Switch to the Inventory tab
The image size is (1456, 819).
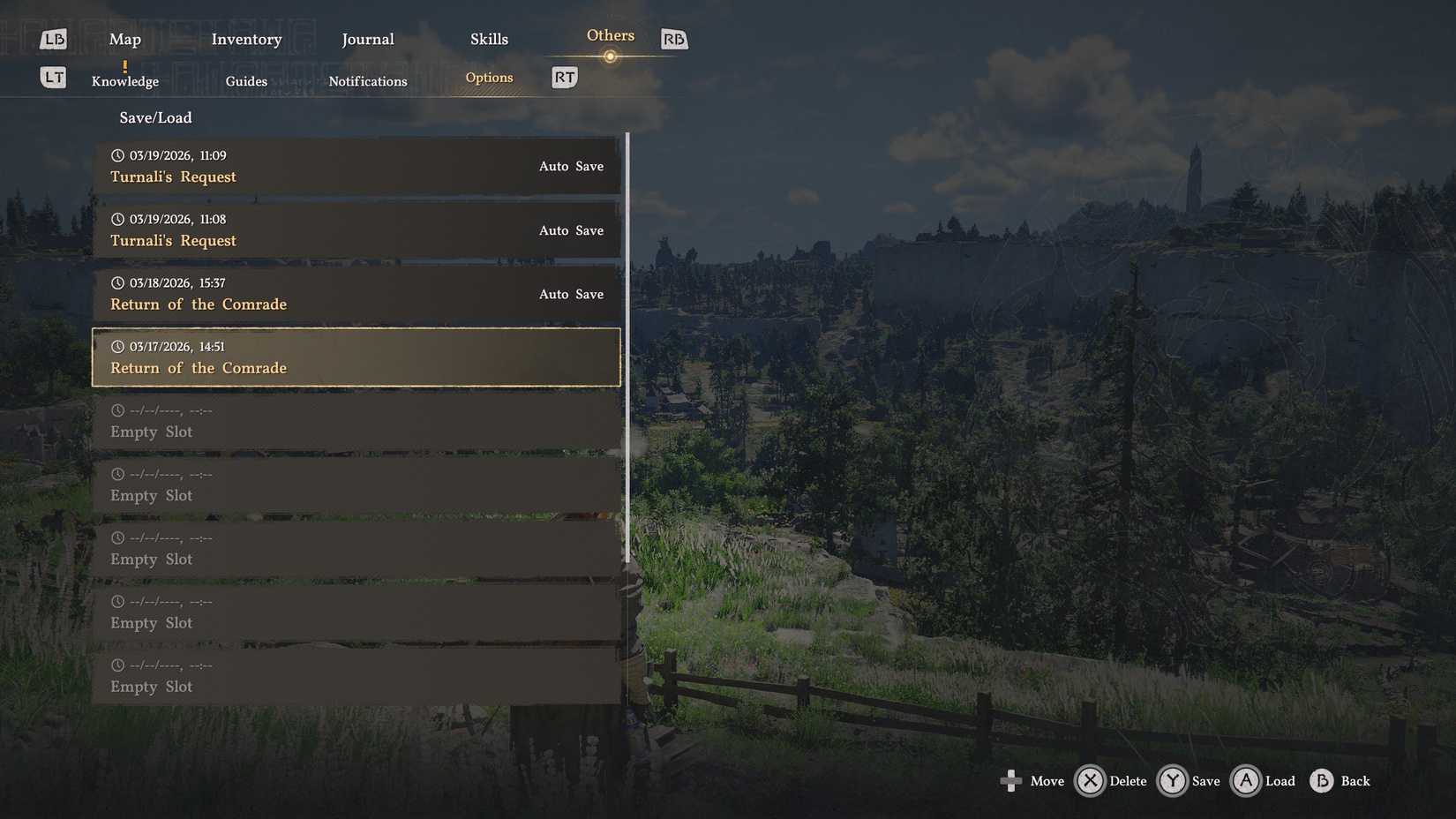pos(246,39)
